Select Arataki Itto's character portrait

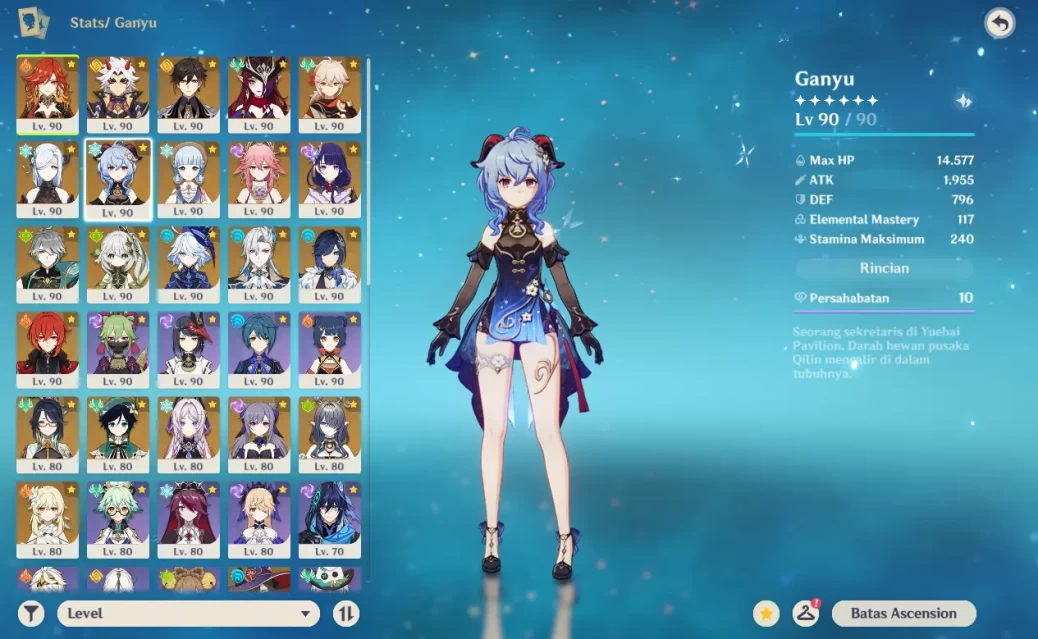click(118, 90)
